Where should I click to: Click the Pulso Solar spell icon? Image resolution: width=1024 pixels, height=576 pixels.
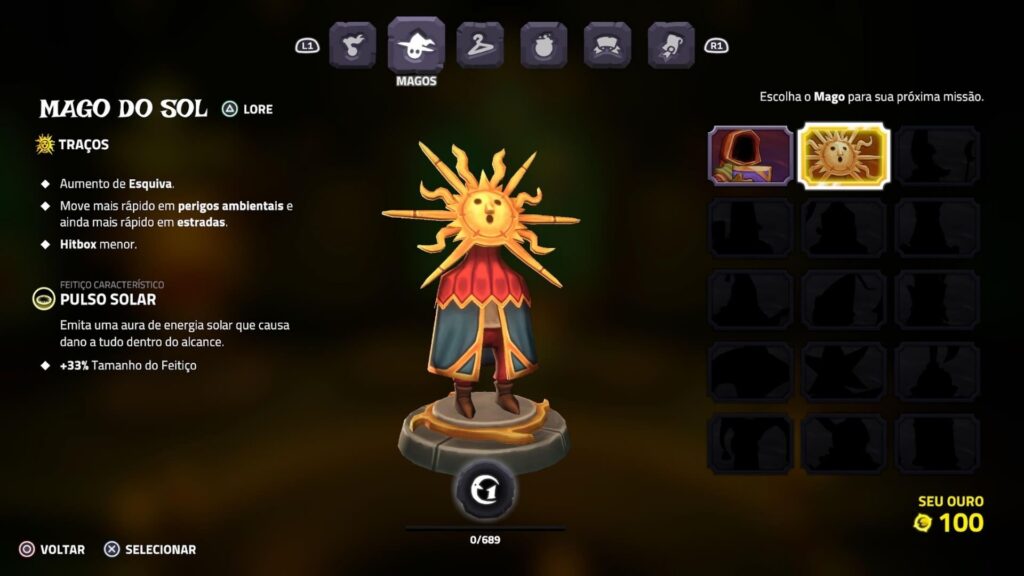45,298
